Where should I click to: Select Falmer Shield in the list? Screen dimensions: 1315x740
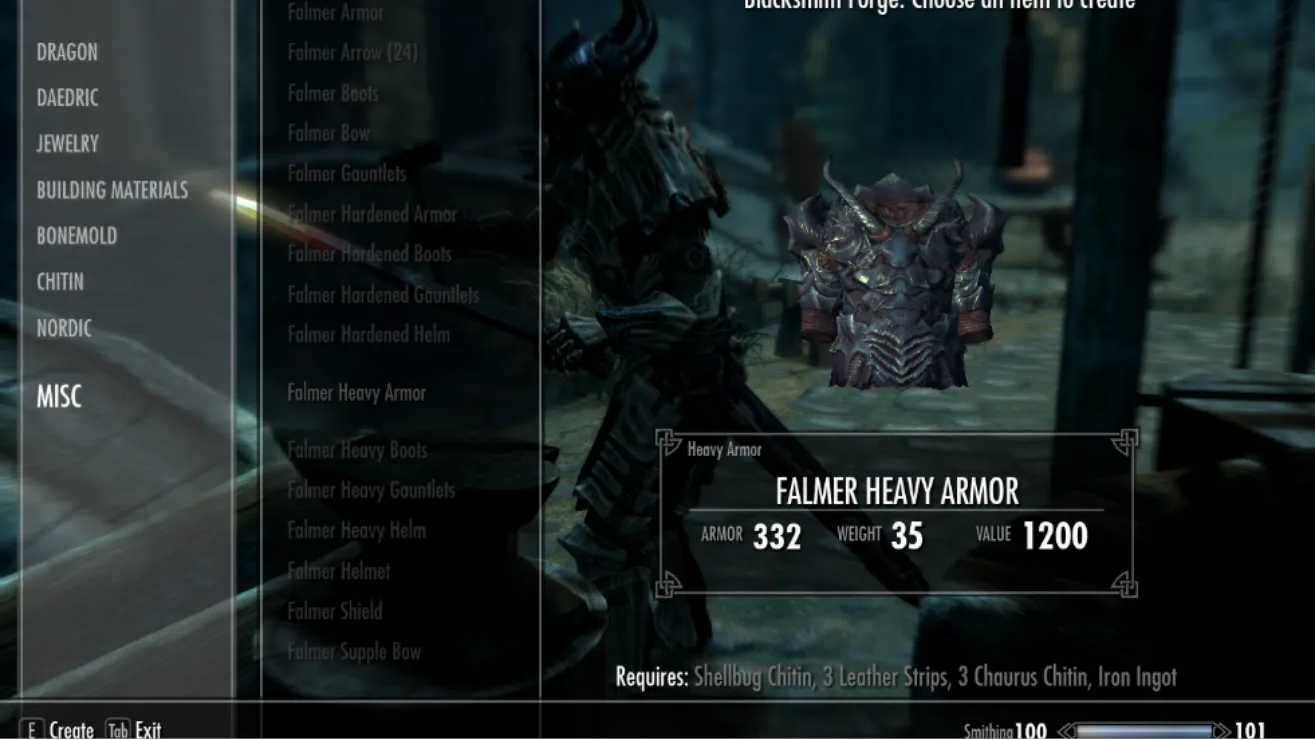point(335,611)
